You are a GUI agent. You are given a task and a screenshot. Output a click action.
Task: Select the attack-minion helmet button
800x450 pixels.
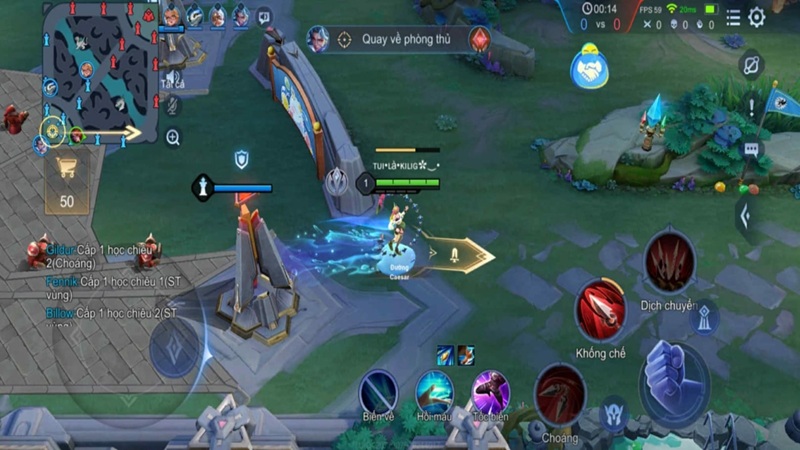coord(614,411)
